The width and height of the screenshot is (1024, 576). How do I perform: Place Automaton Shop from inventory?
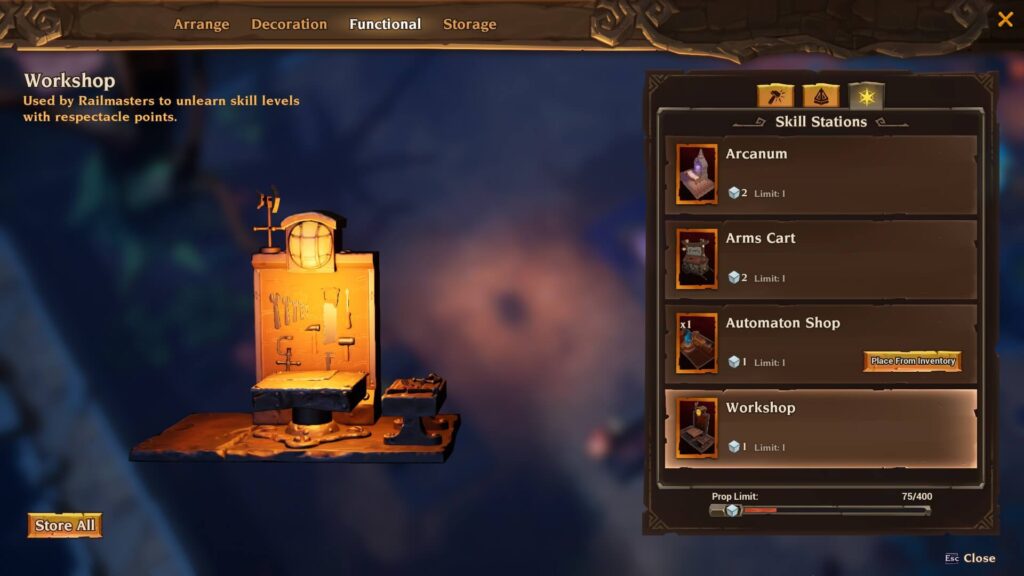[x=912, y=361]
